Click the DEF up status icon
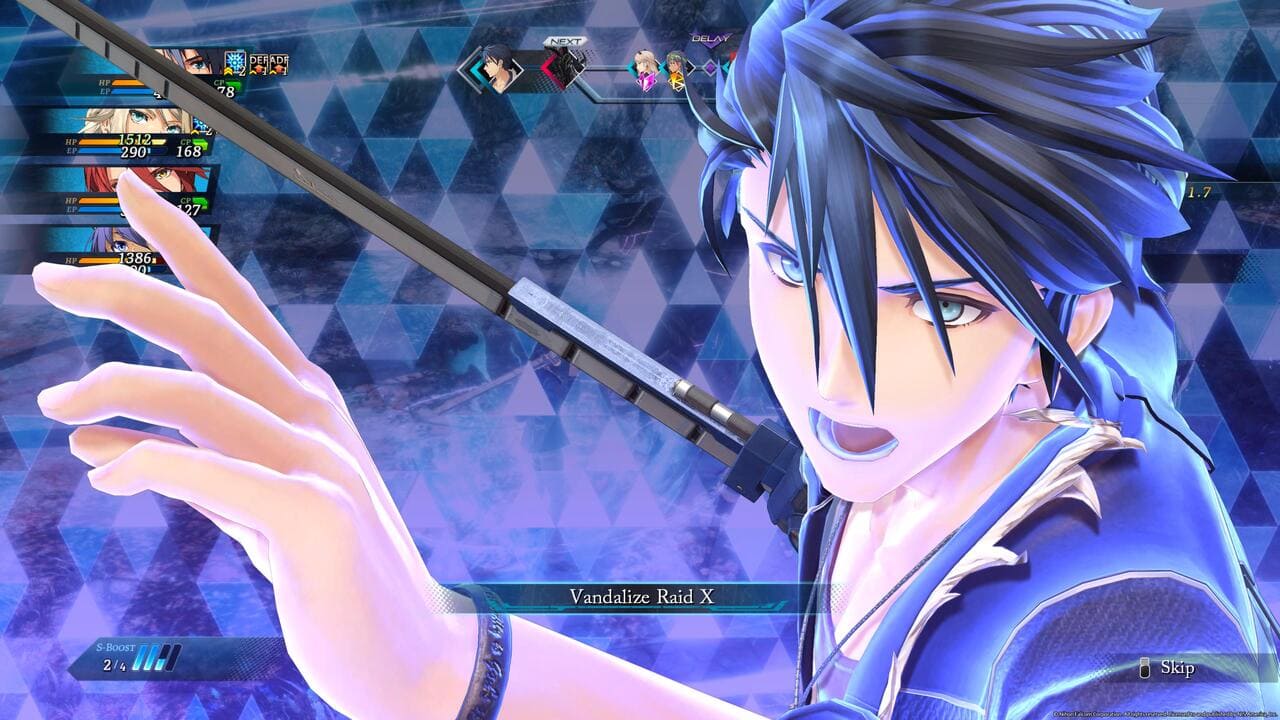 (258, 63)
